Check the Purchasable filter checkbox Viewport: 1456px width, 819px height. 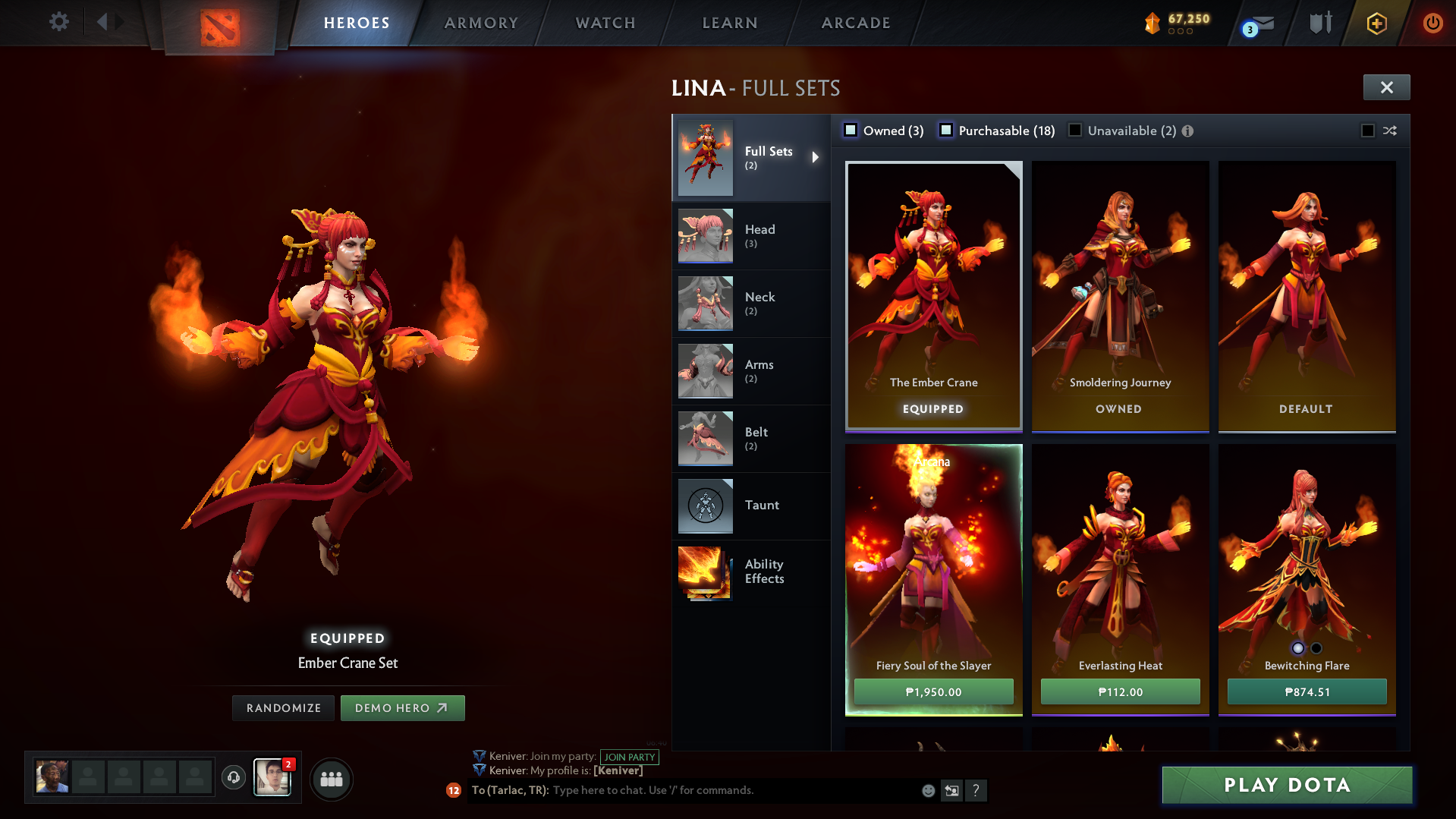[x=945, y=130]
